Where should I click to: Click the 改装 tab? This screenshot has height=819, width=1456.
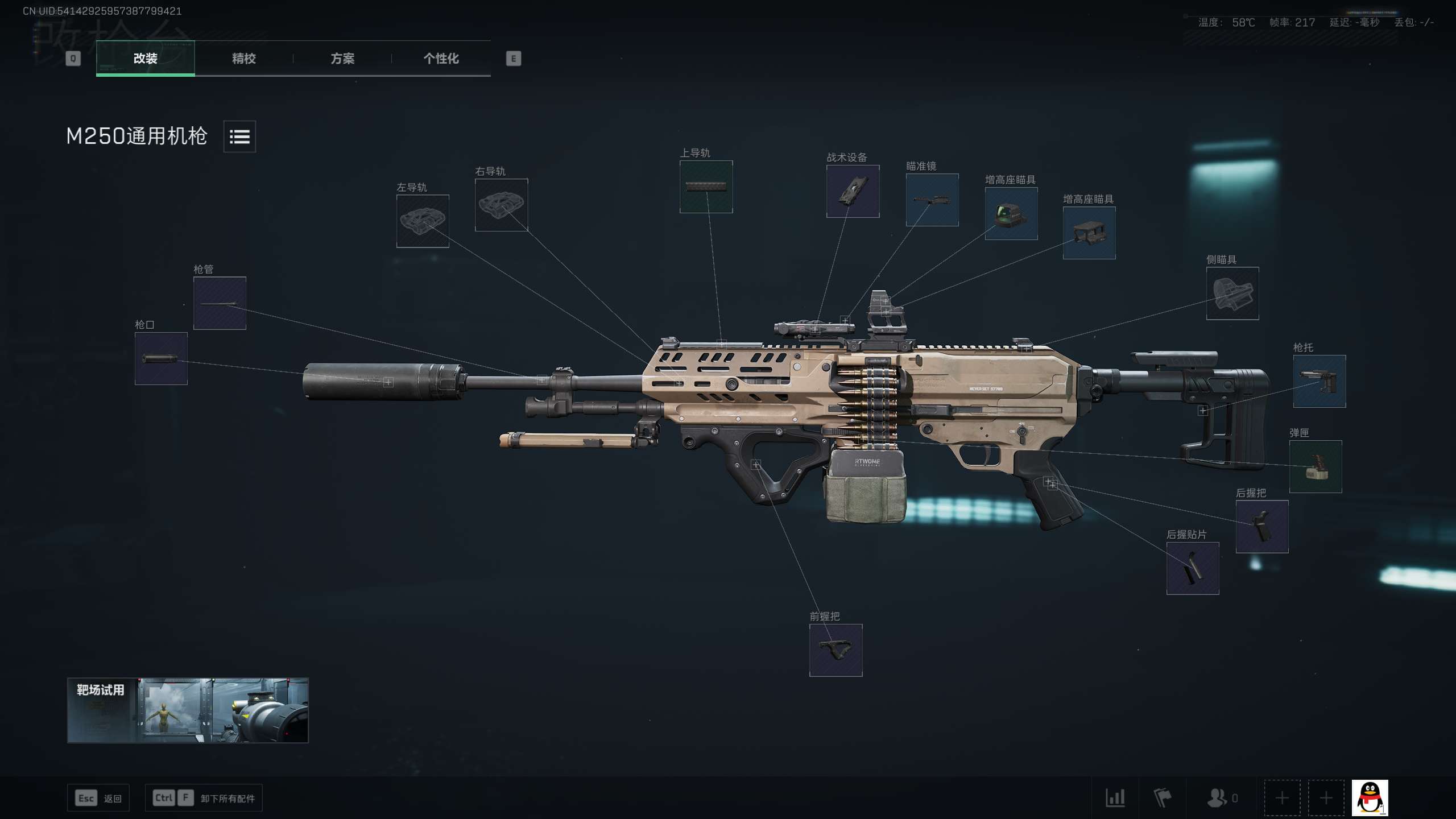pyautogui.click(x=145, y=58)
